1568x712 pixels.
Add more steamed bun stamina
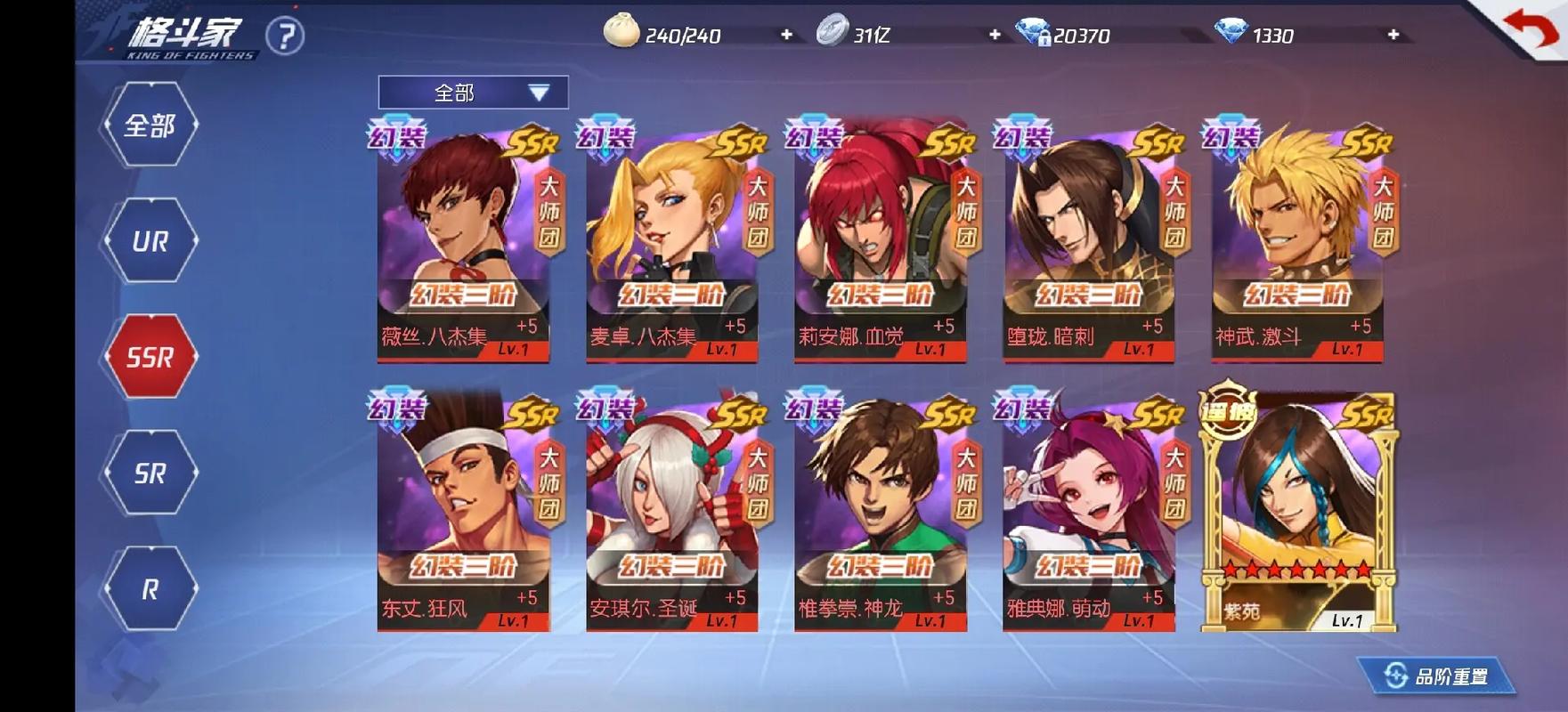pyautogui.click(x=786, y=35)
